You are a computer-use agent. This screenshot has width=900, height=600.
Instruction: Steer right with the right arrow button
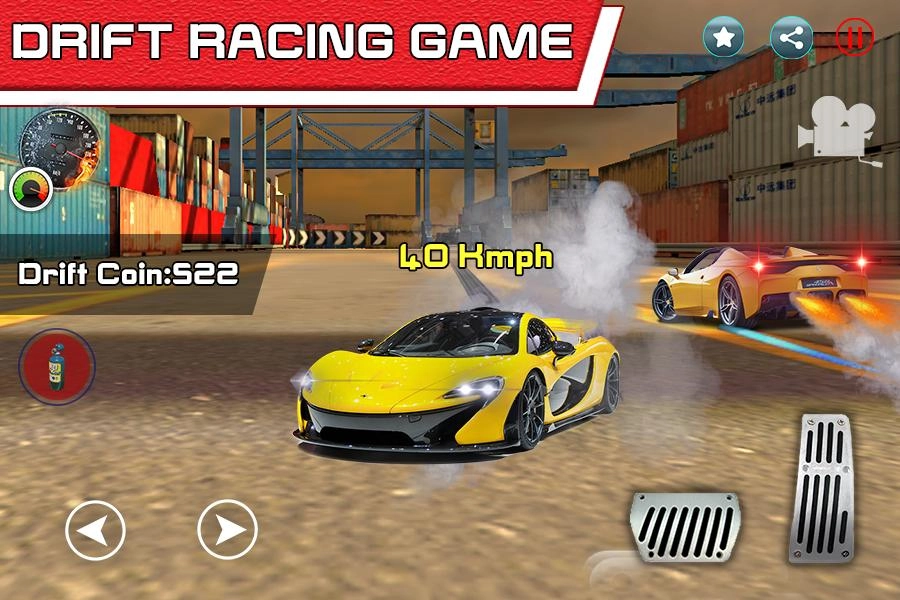click(x=227, y=529)
